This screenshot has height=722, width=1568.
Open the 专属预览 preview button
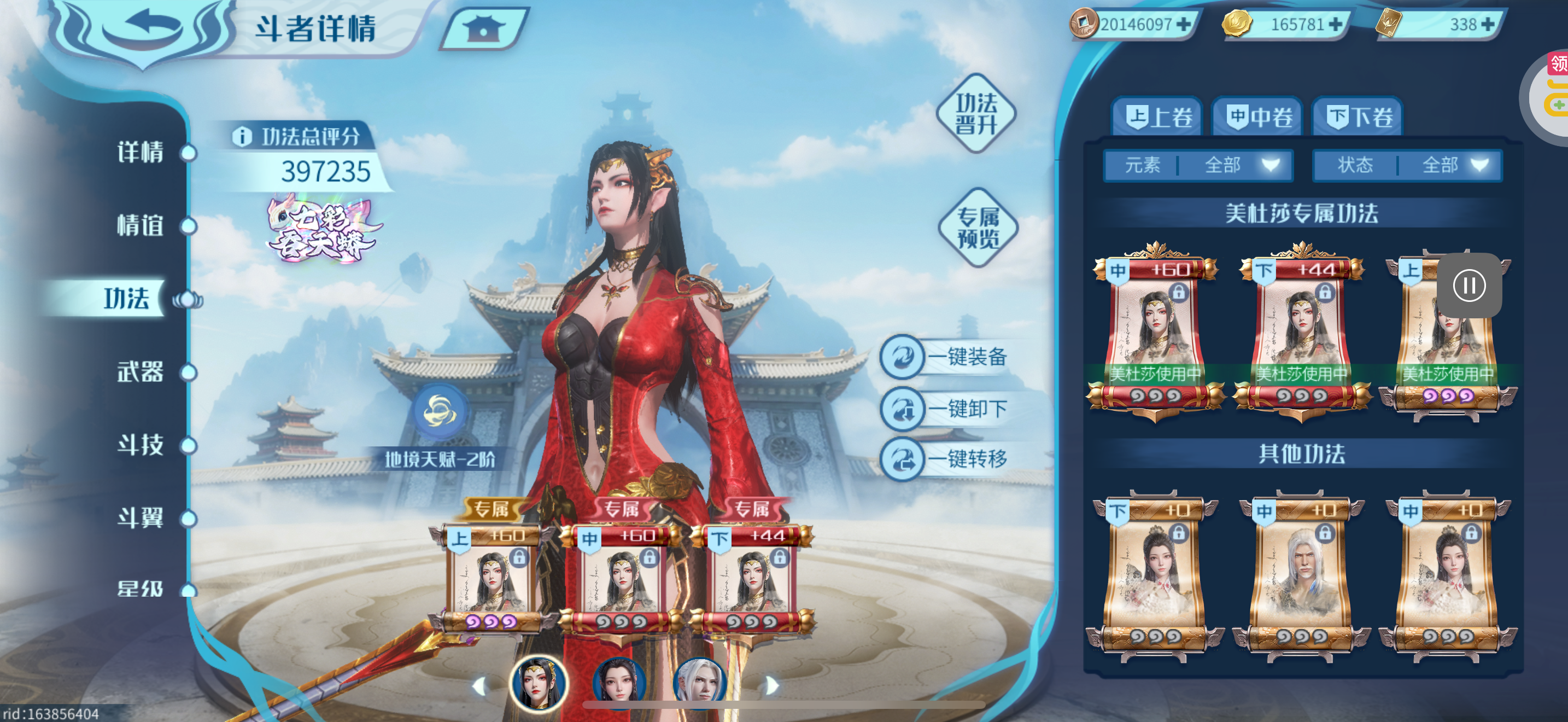coord(978,228)
